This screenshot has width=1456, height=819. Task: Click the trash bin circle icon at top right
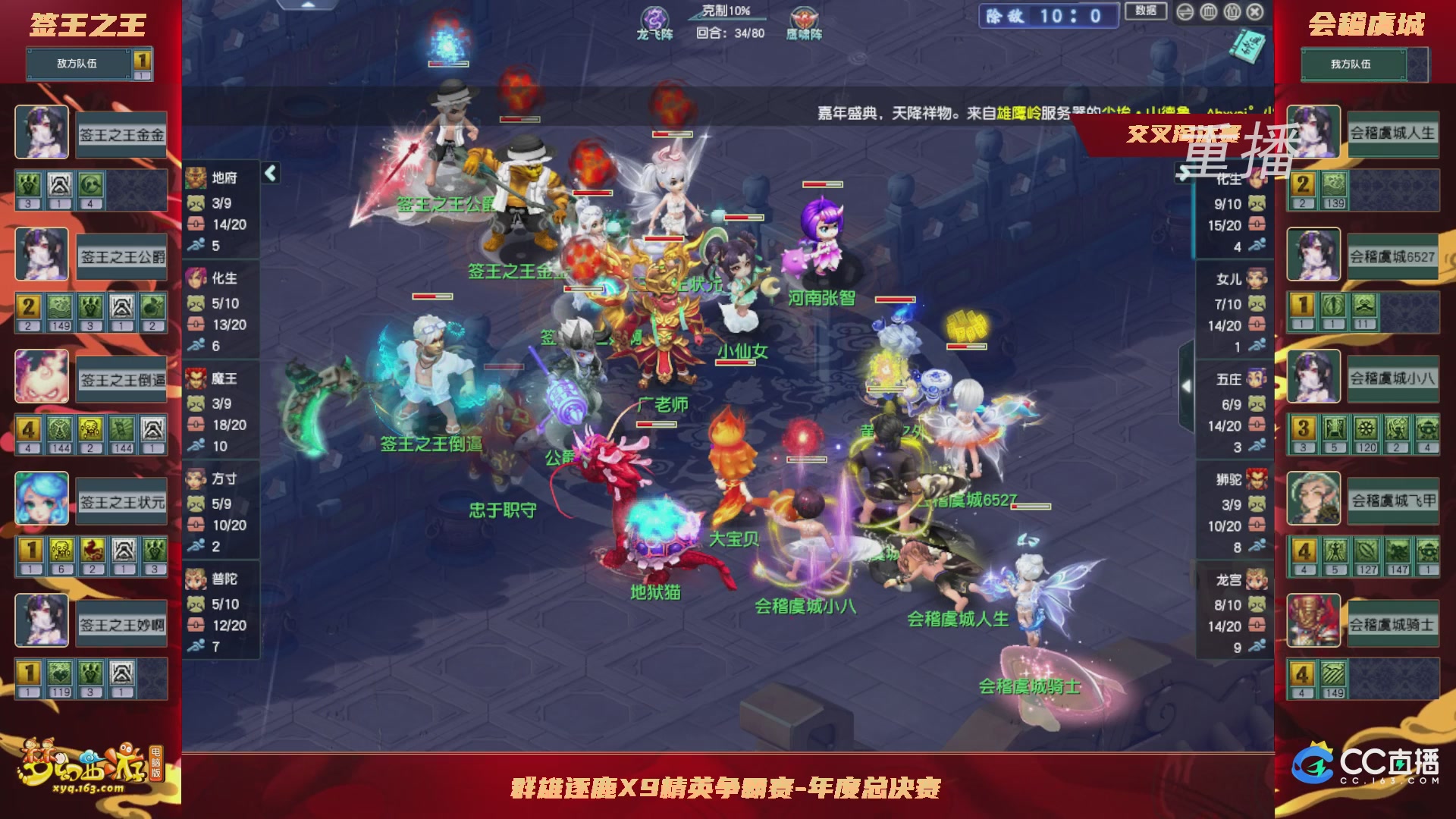tap(1232, 12)
